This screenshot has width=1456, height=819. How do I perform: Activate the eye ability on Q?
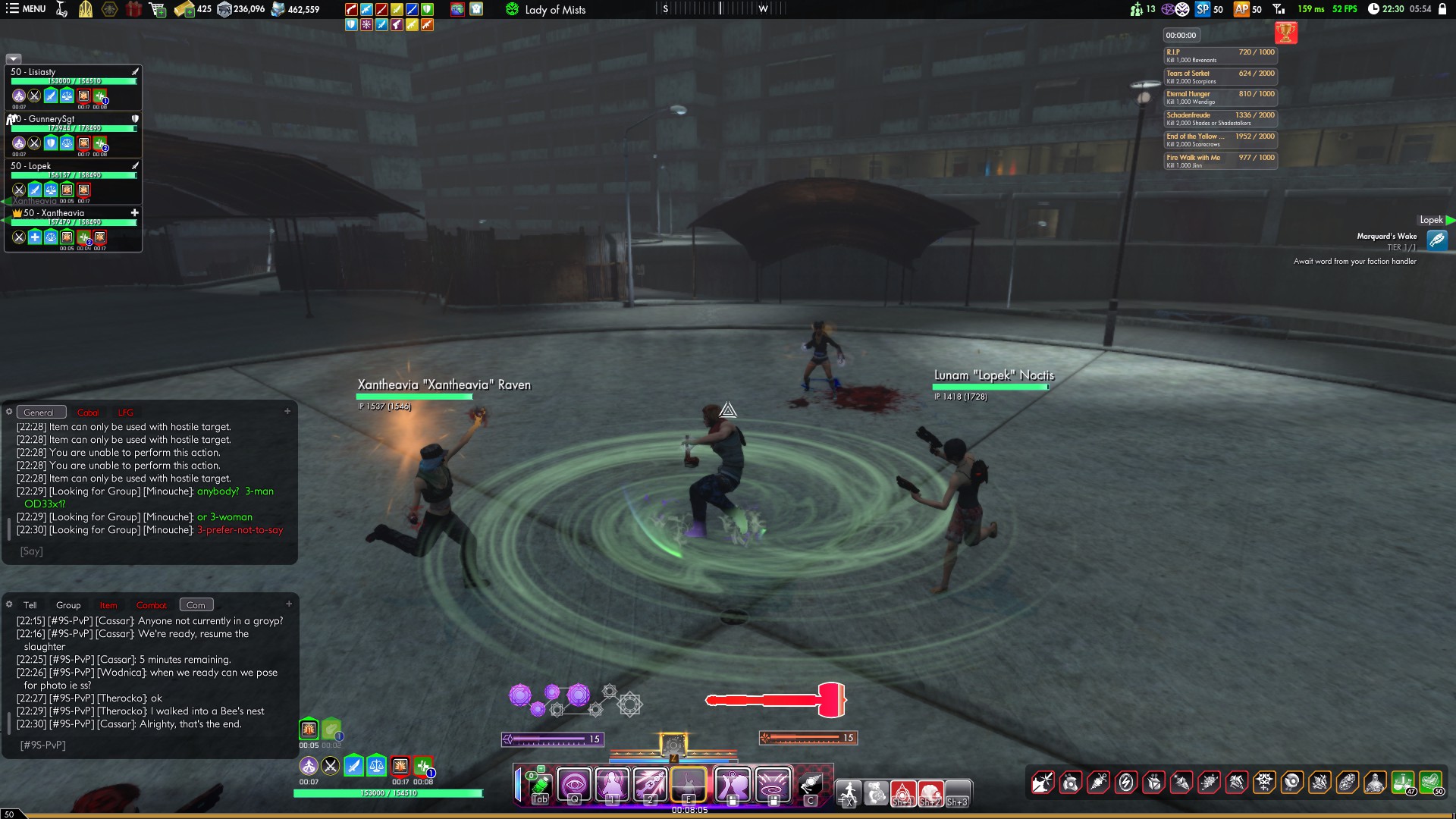575,783
